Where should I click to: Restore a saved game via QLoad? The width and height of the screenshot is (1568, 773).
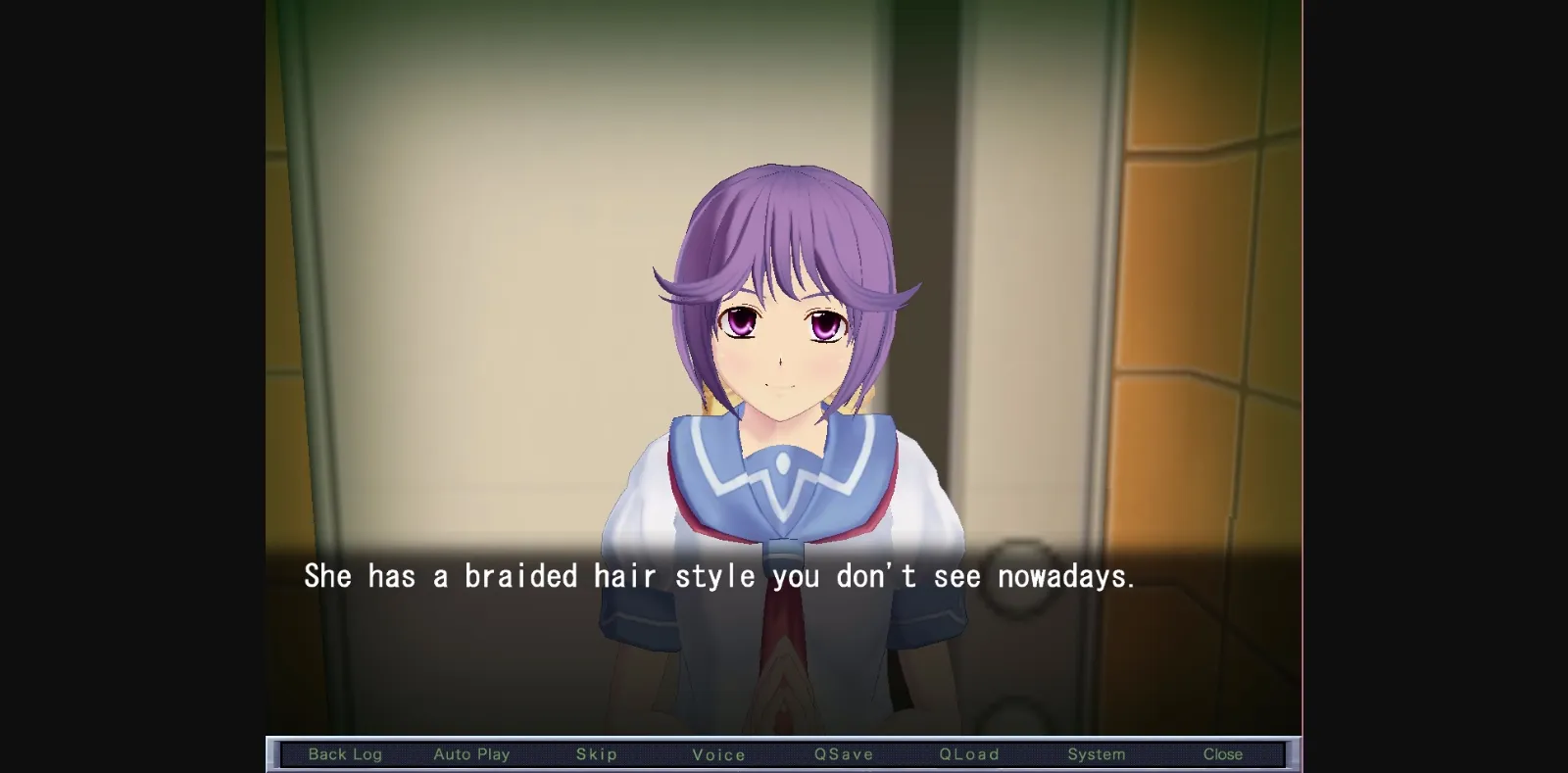tap(969, 753)
